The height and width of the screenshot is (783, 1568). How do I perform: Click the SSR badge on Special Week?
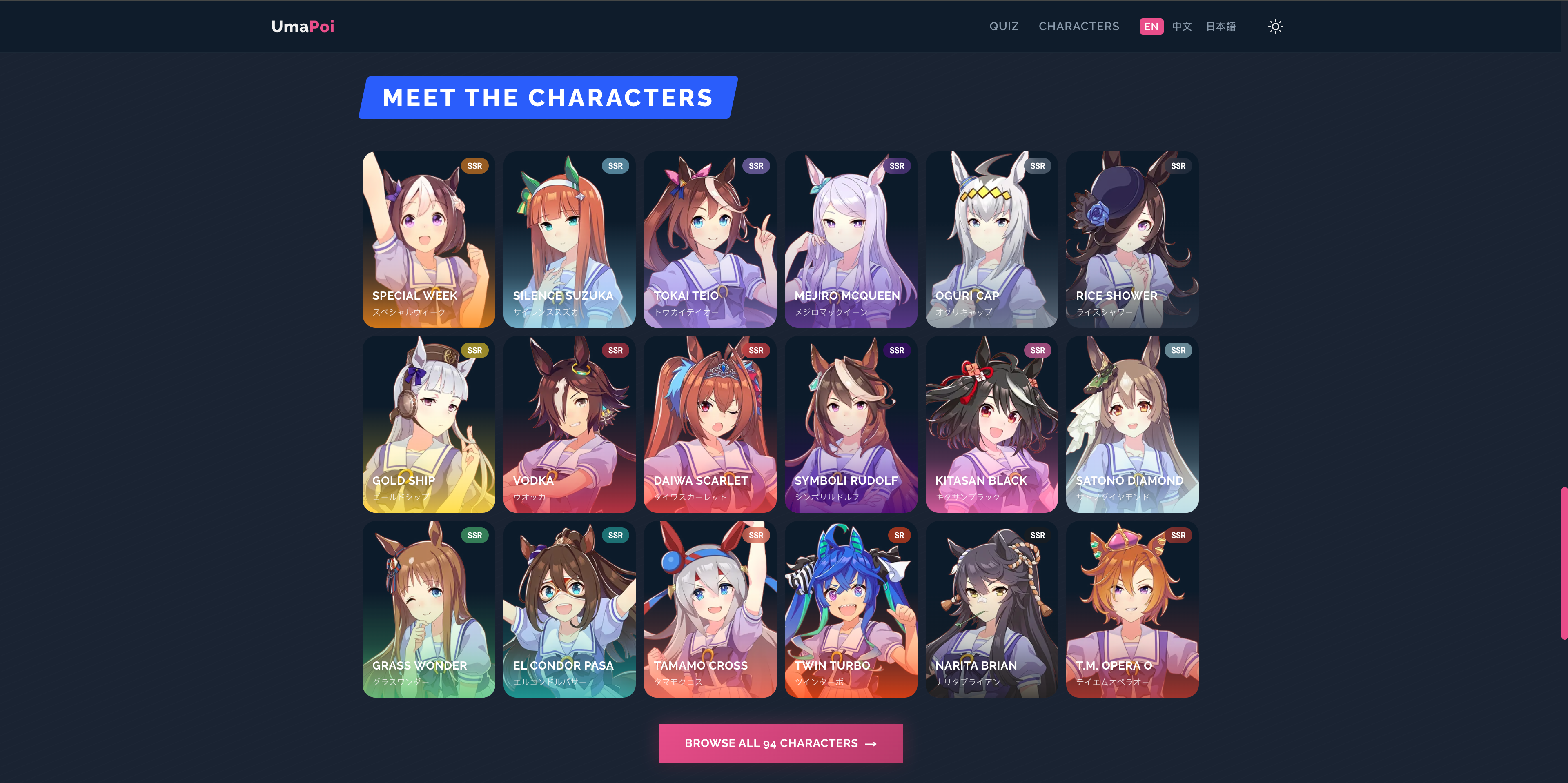pos(475,165)
